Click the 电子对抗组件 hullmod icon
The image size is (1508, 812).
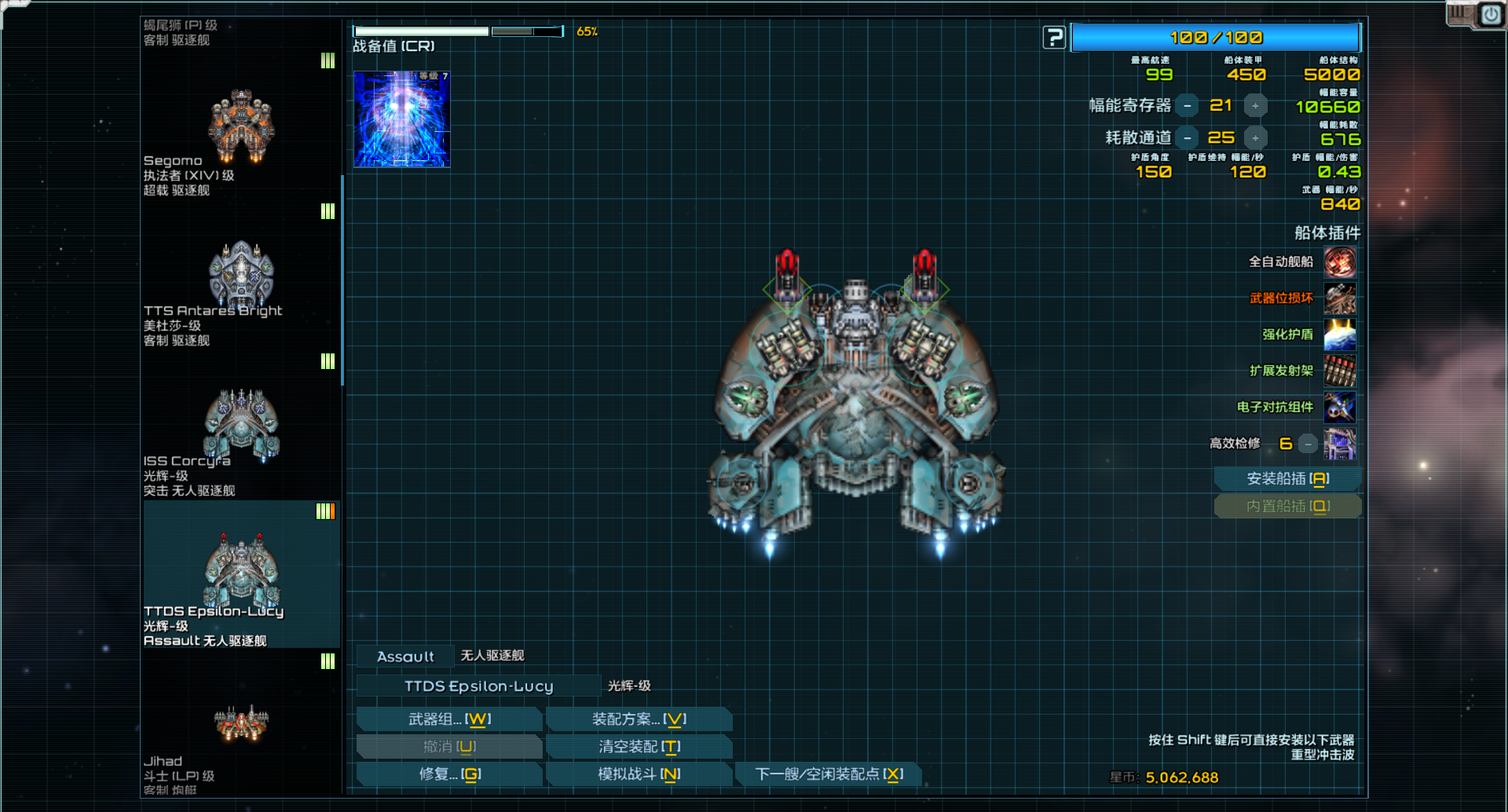(x=1339, y=408)
